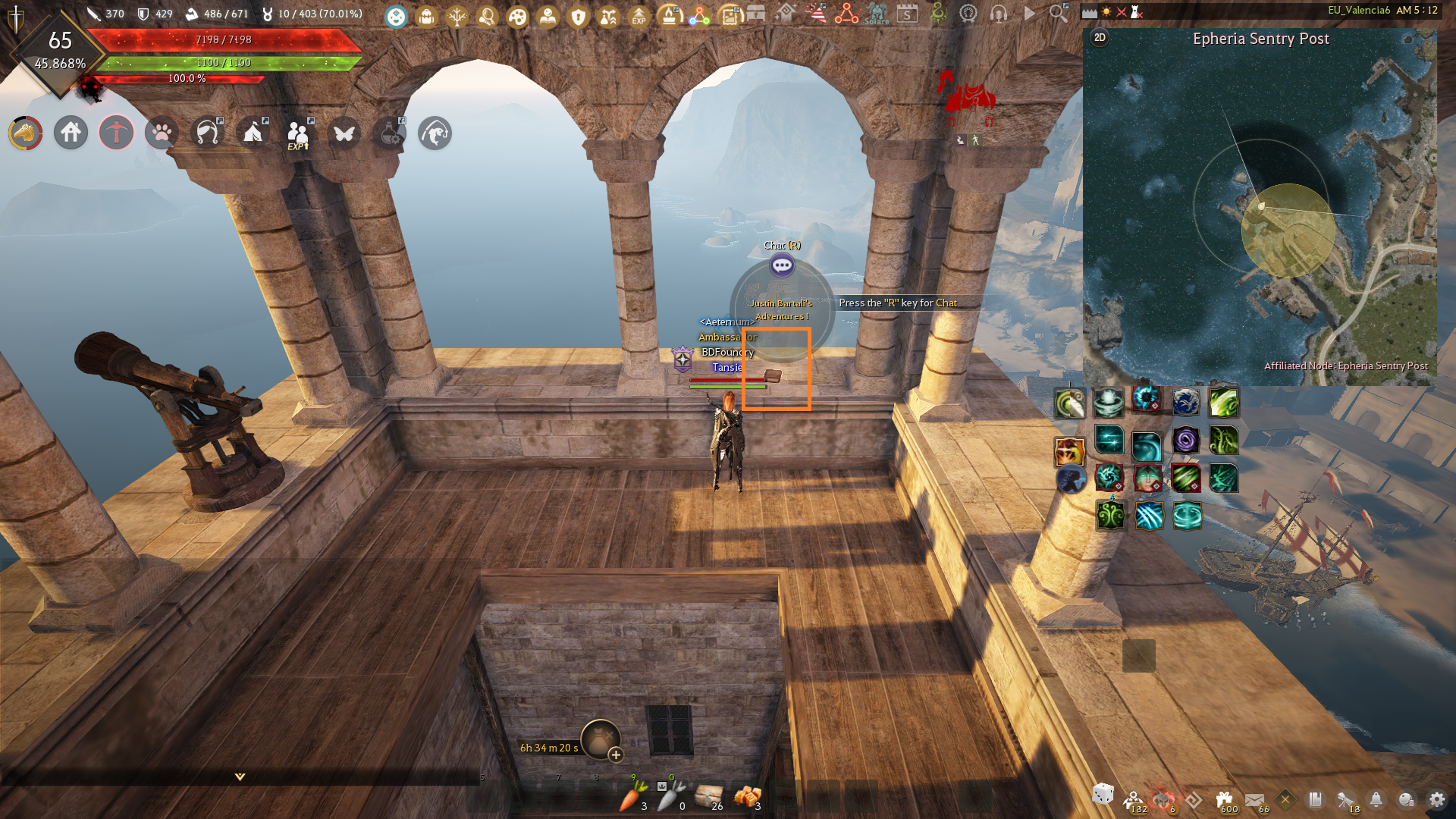1456x819 pixels.
Task: Select the red pickaxe worker icon
Action: click(x=116, y=133)
